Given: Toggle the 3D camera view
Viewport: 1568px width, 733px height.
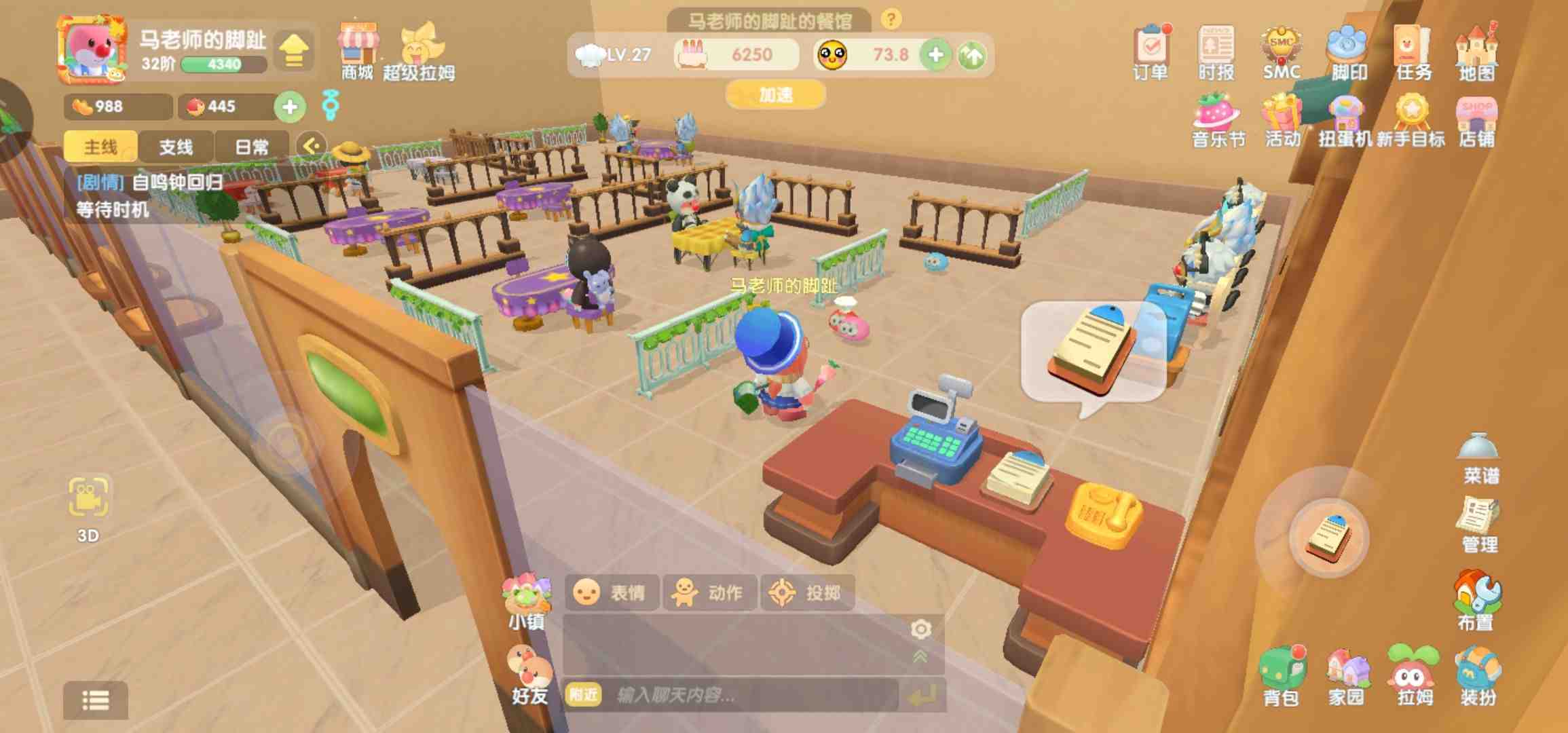Looking at the screenshot, I should tap(88, 506).
